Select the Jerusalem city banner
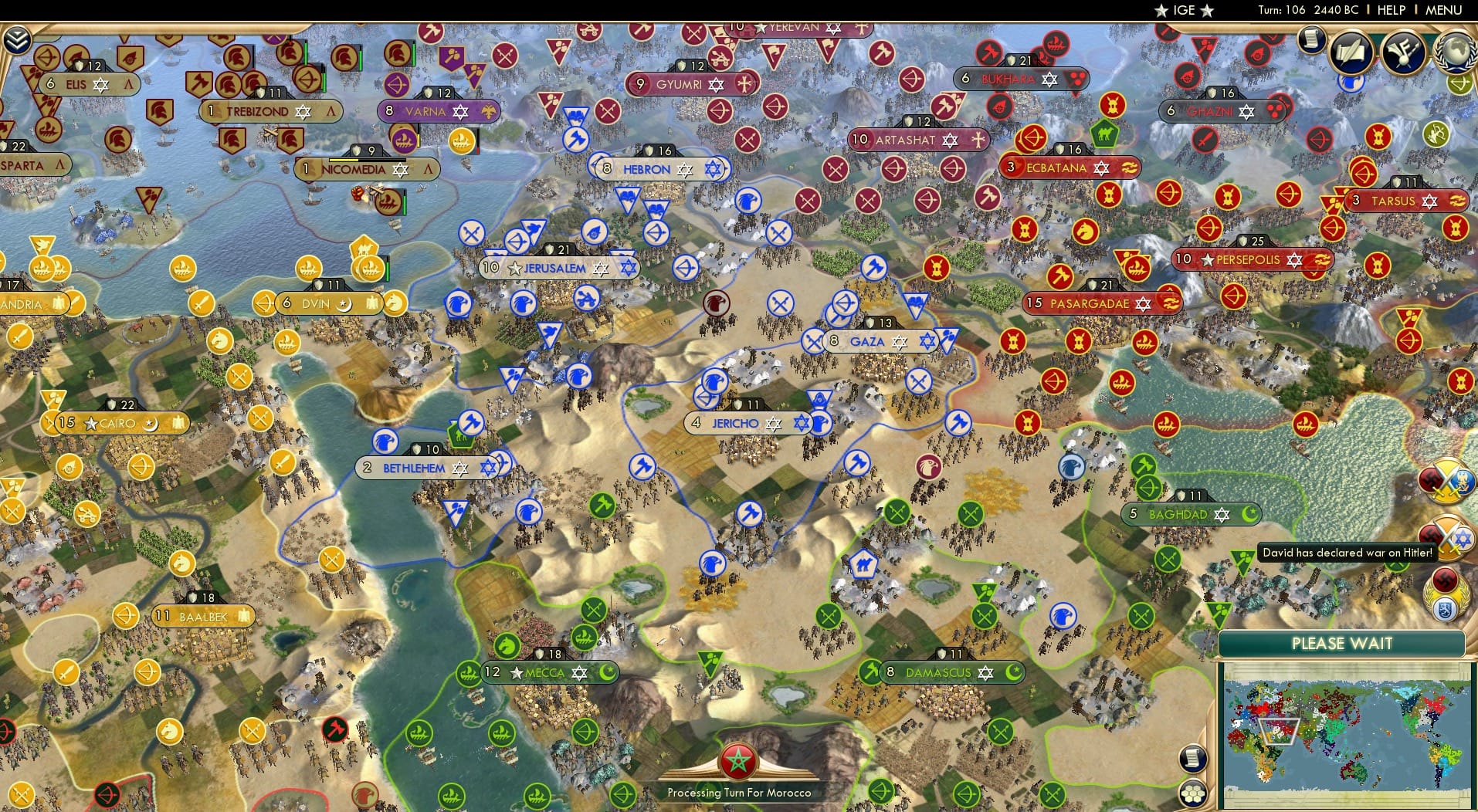This screenshot has height=812, width=1478. pyautogui.click(x=559, y=267)
